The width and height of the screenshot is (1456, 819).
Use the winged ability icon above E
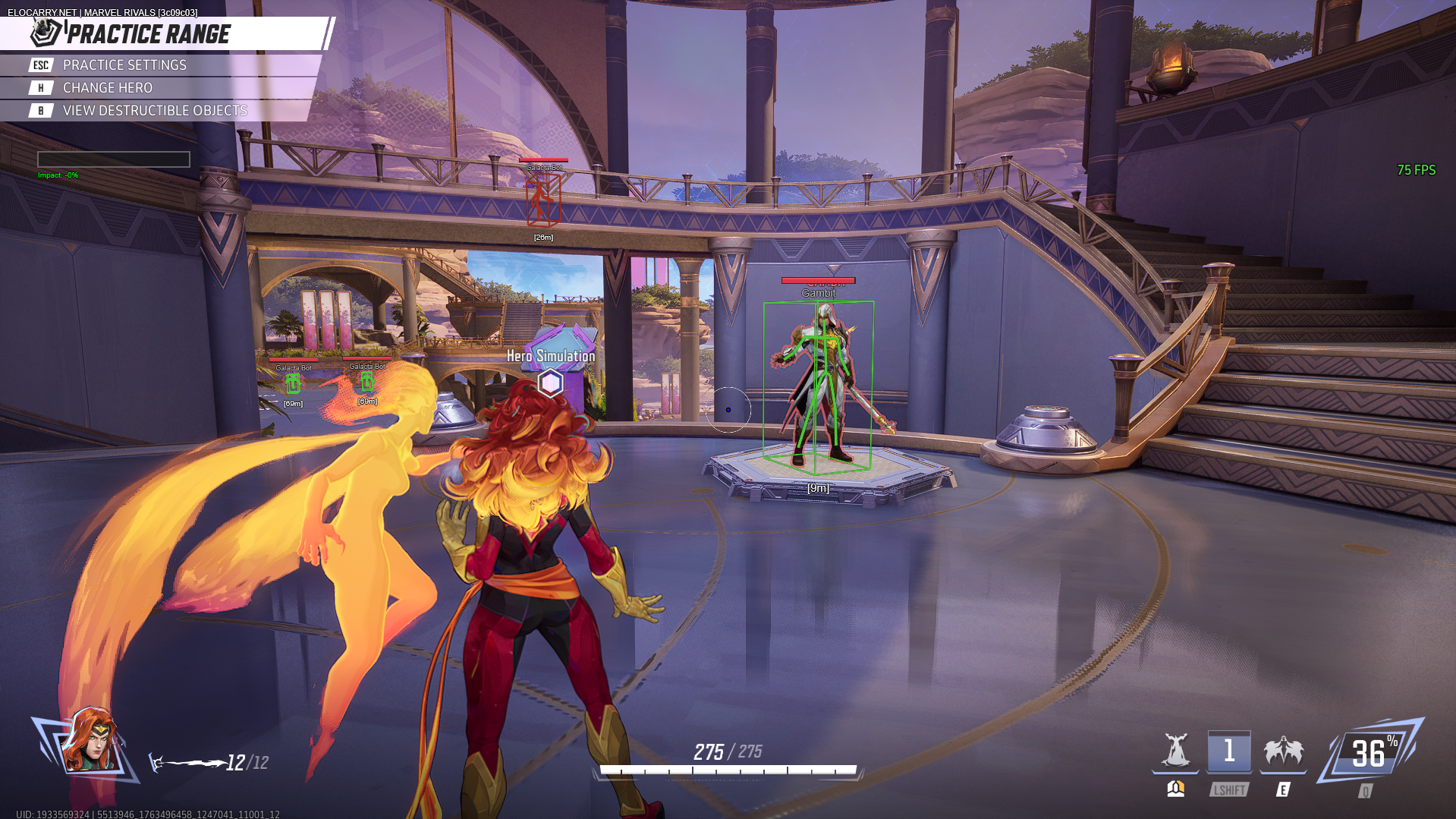(x=1283, y=751)
